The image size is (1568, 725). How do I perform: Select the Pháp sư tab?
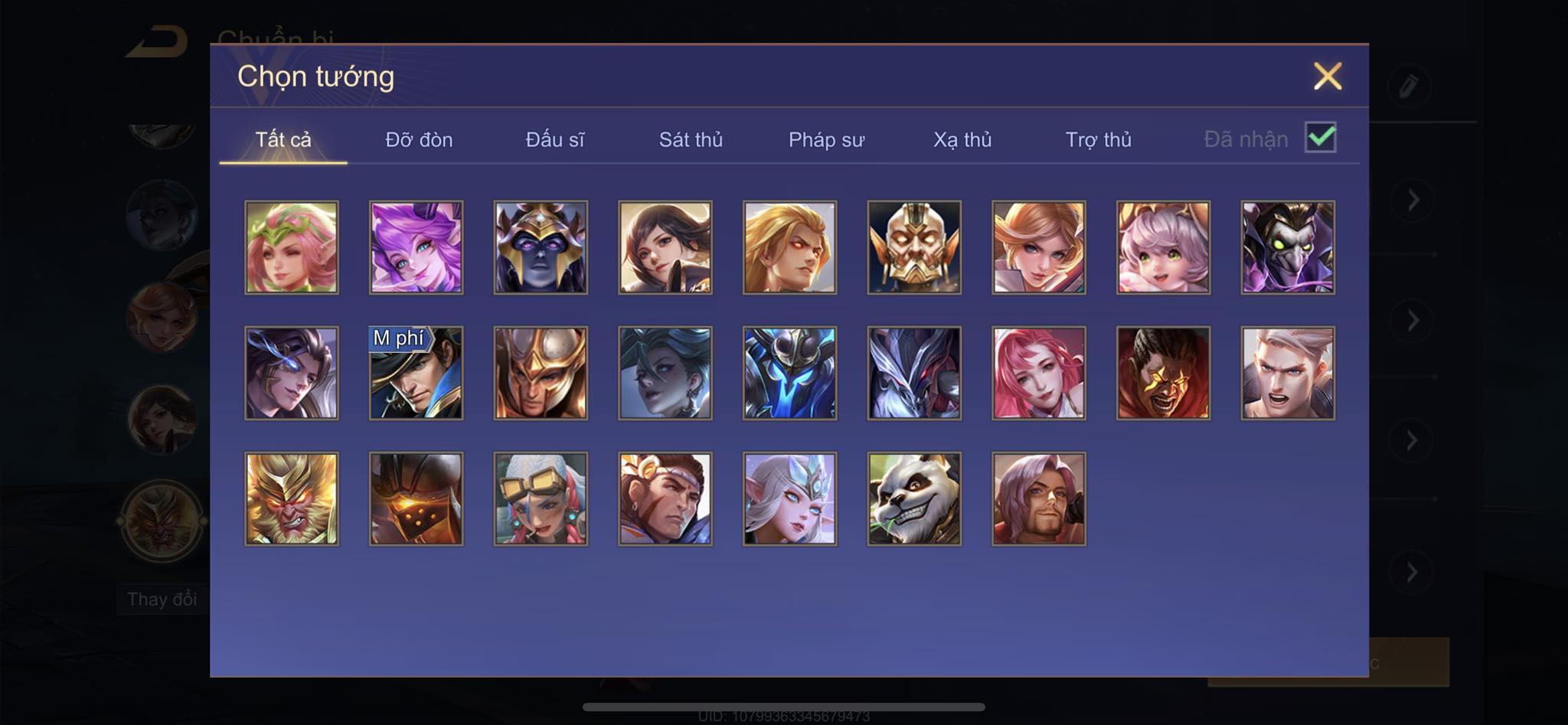tap(826, 140)
